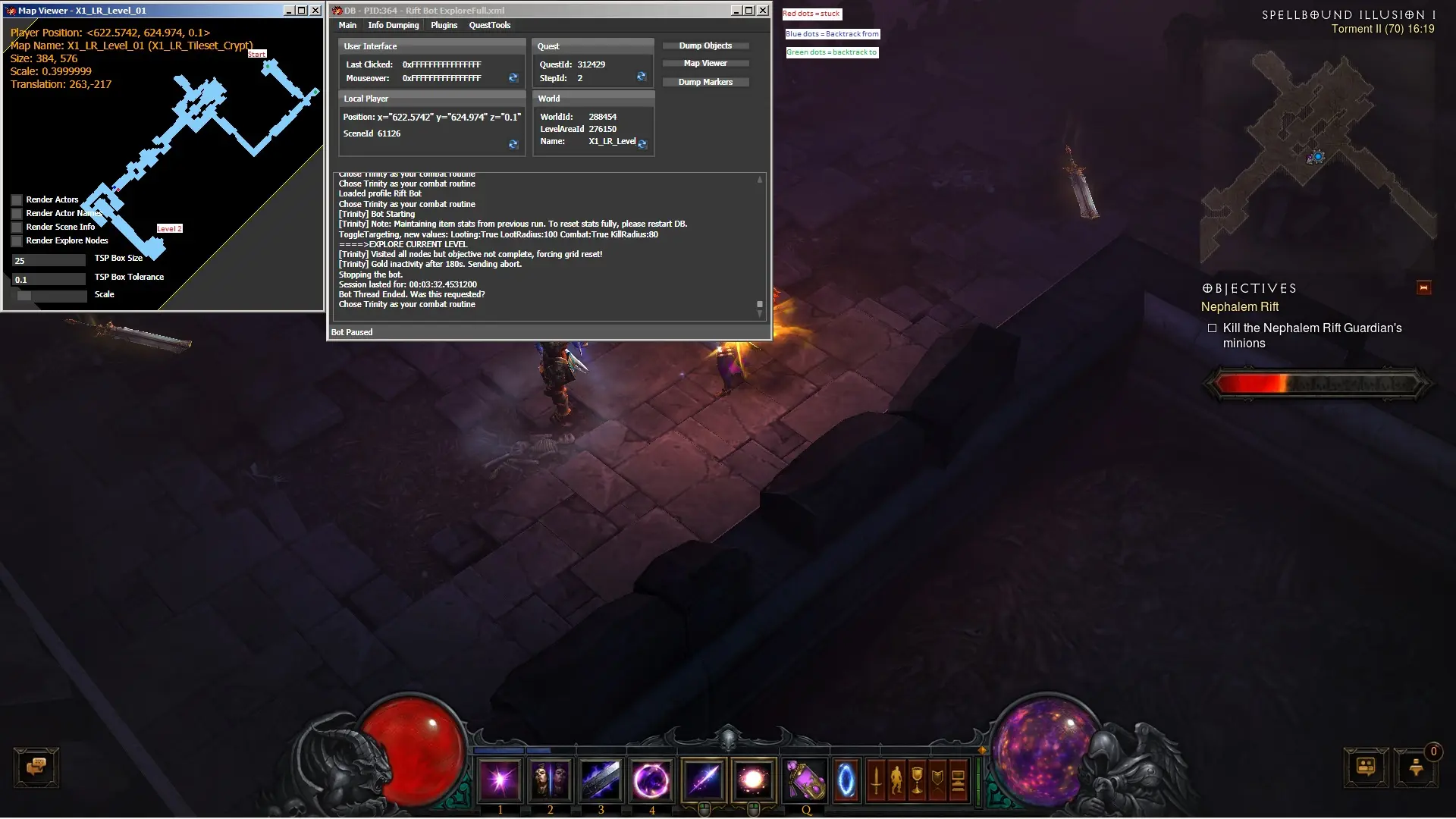Viewport: 1456px width, 819px height.
Task: Open the chat bubble button
Action: (x=36, y=767)
